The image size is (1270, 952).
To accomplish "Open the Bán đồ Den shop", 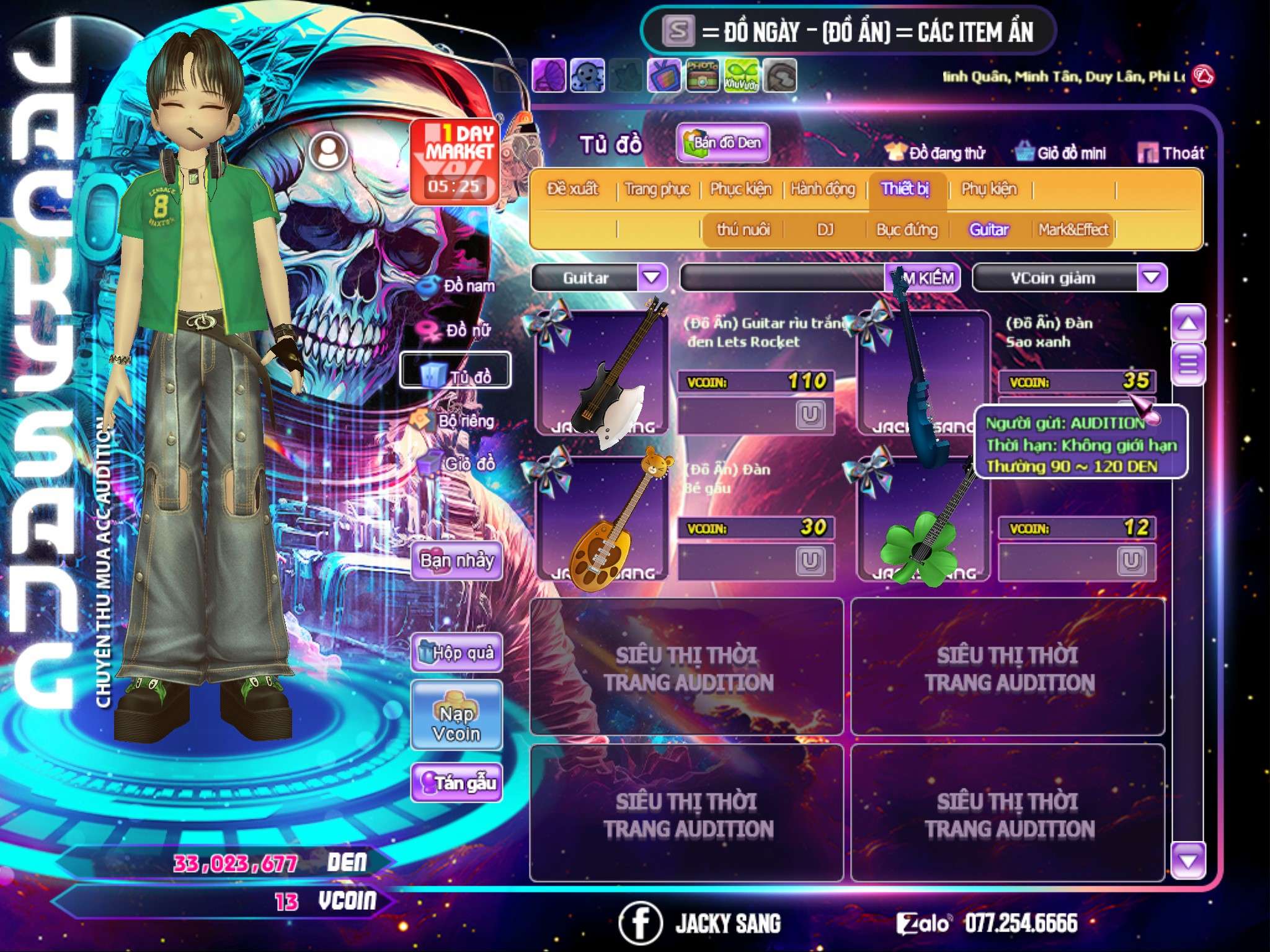I will tap(723, 143).
